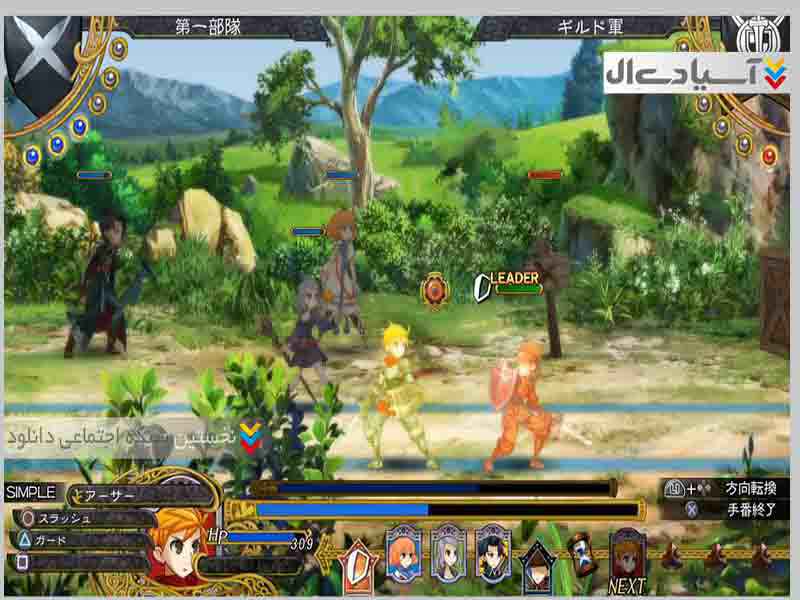
Task: Choose the black-haired character's turn portrait
Action: click(x=494, y=550)
